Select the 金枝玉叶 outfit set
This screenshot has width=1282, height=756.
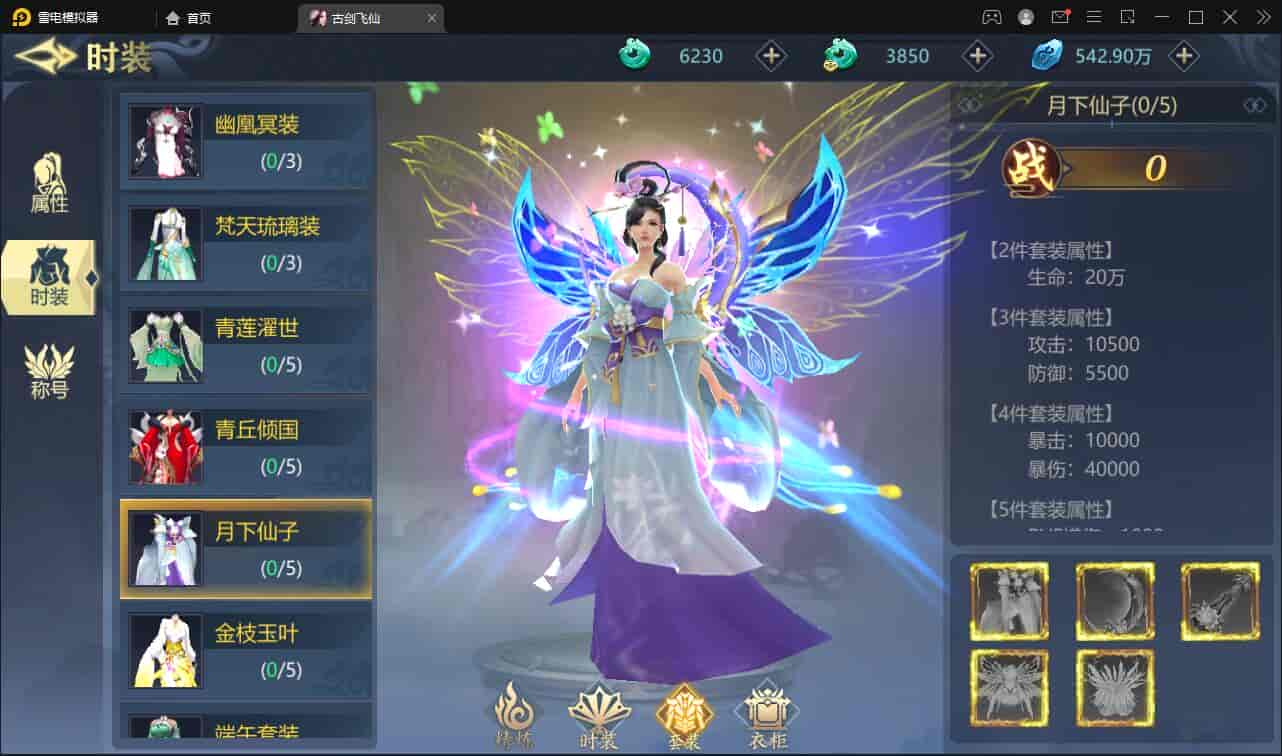coord(246,652)
